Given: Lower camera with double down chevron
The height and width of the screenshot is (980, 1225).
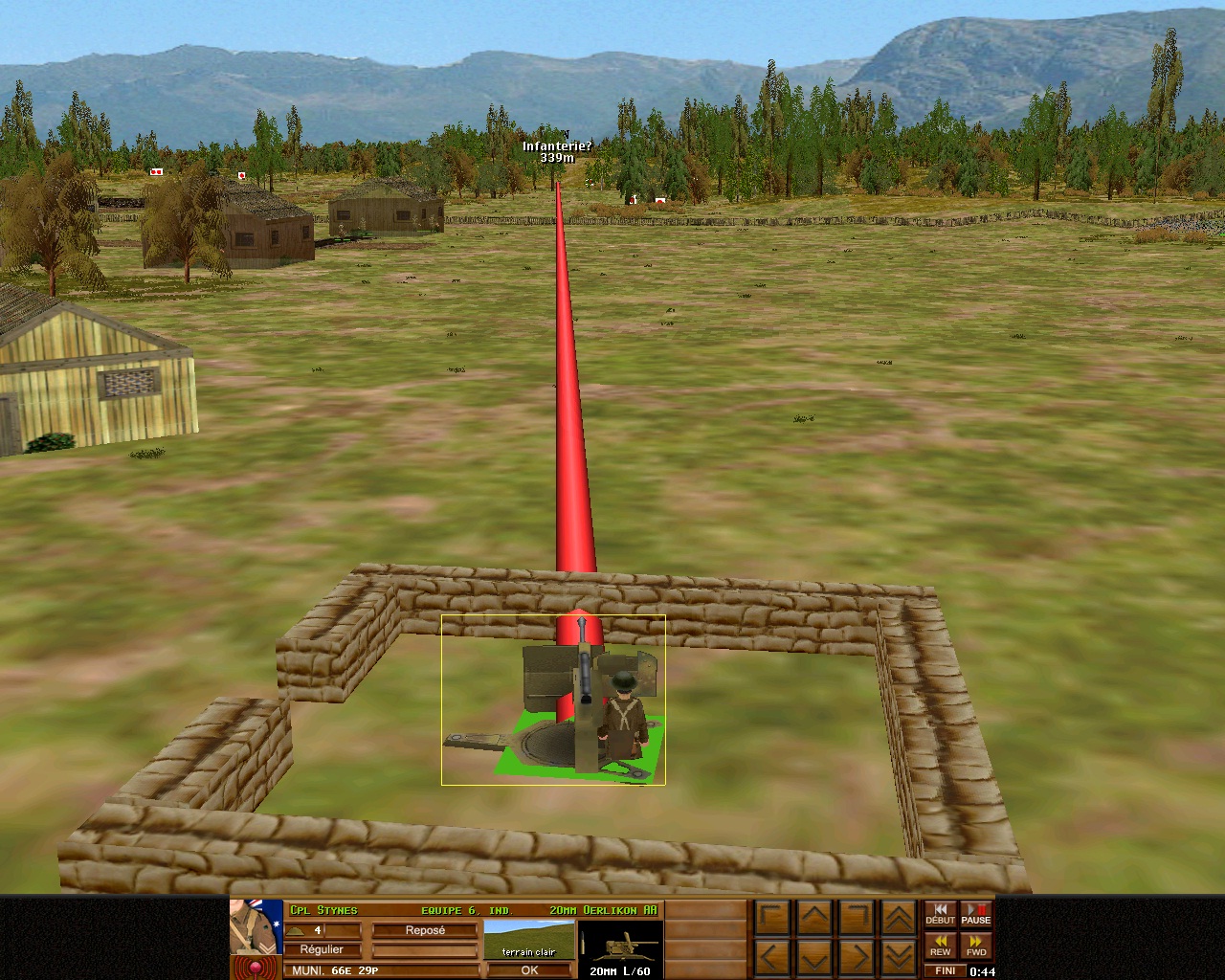Looking at the screenshot, I should point(897,956).
